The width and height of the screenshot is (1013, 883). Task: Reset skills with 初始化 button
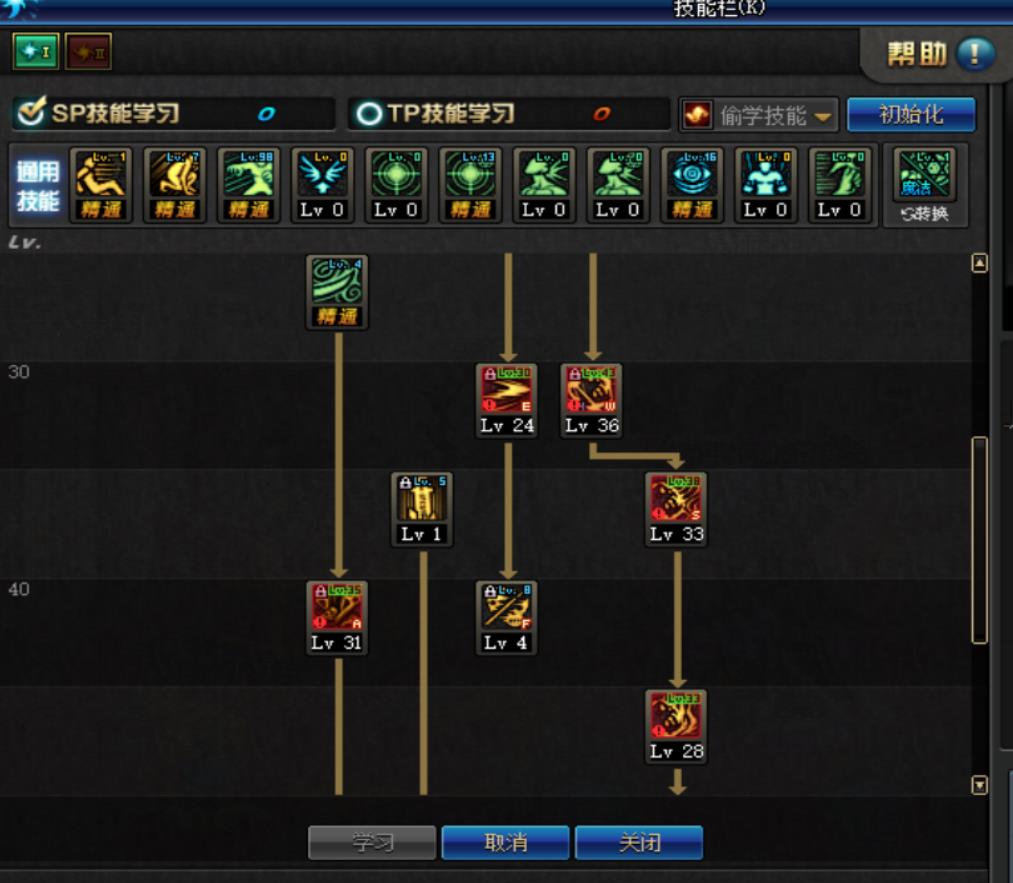point(910,114)
